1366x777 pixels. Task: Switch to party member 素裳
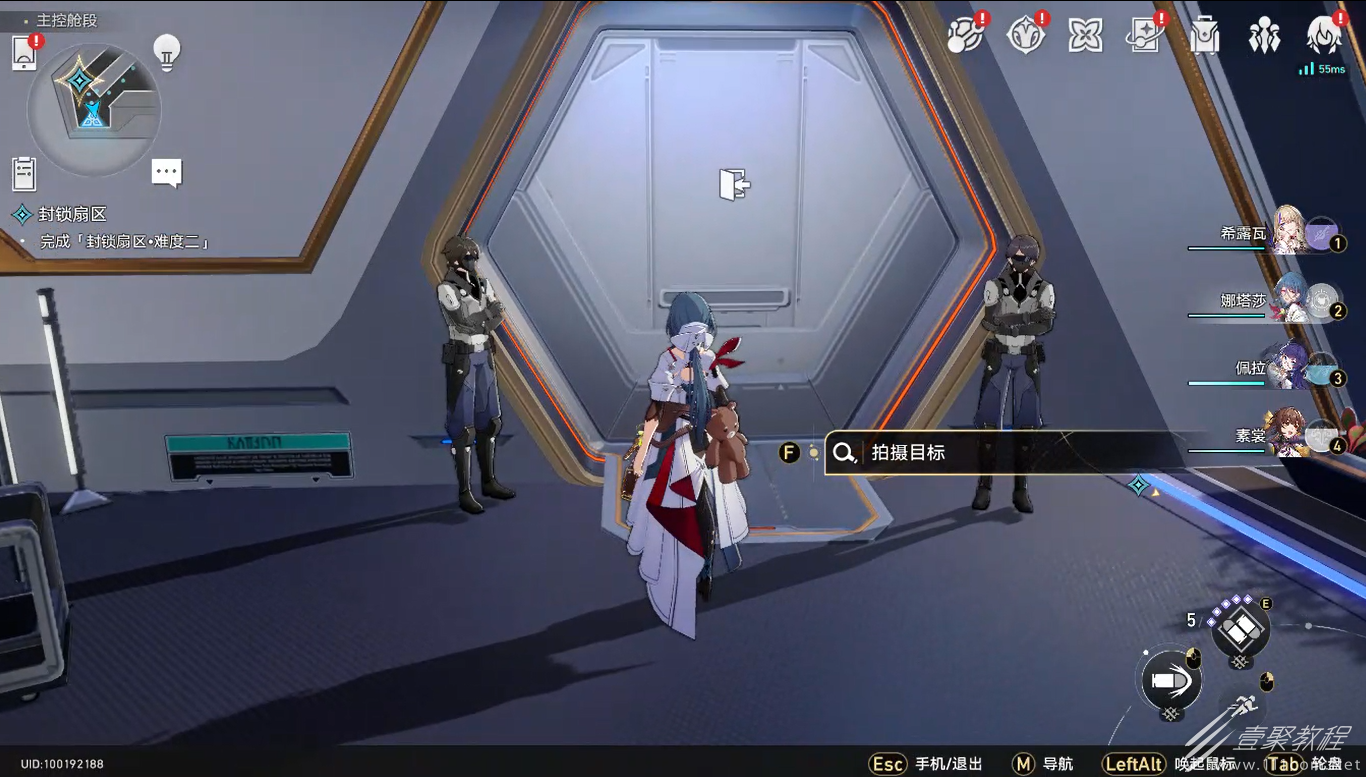[1290, 435]
